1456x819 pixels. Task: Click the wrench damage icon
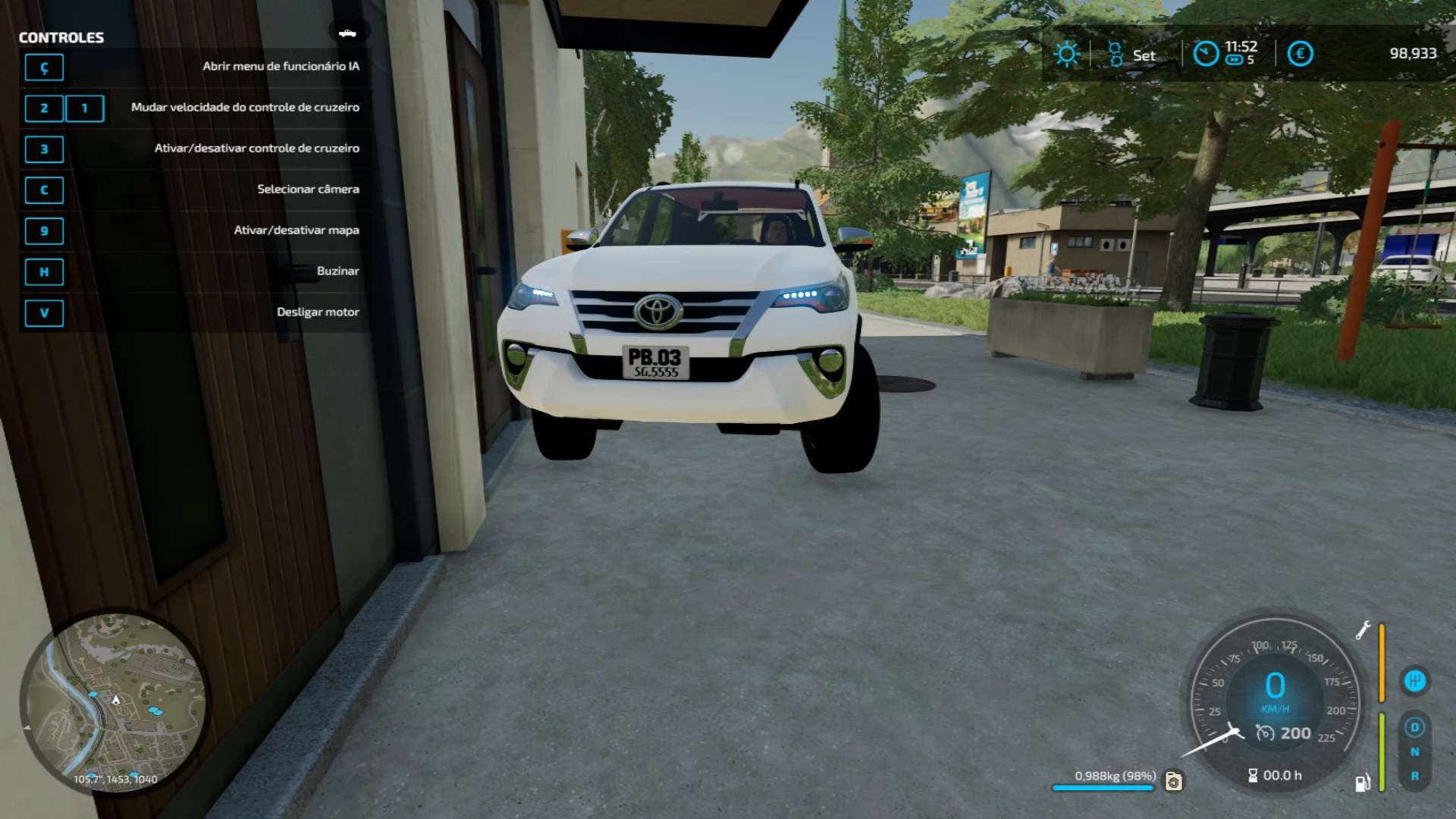coord(1363,630)
